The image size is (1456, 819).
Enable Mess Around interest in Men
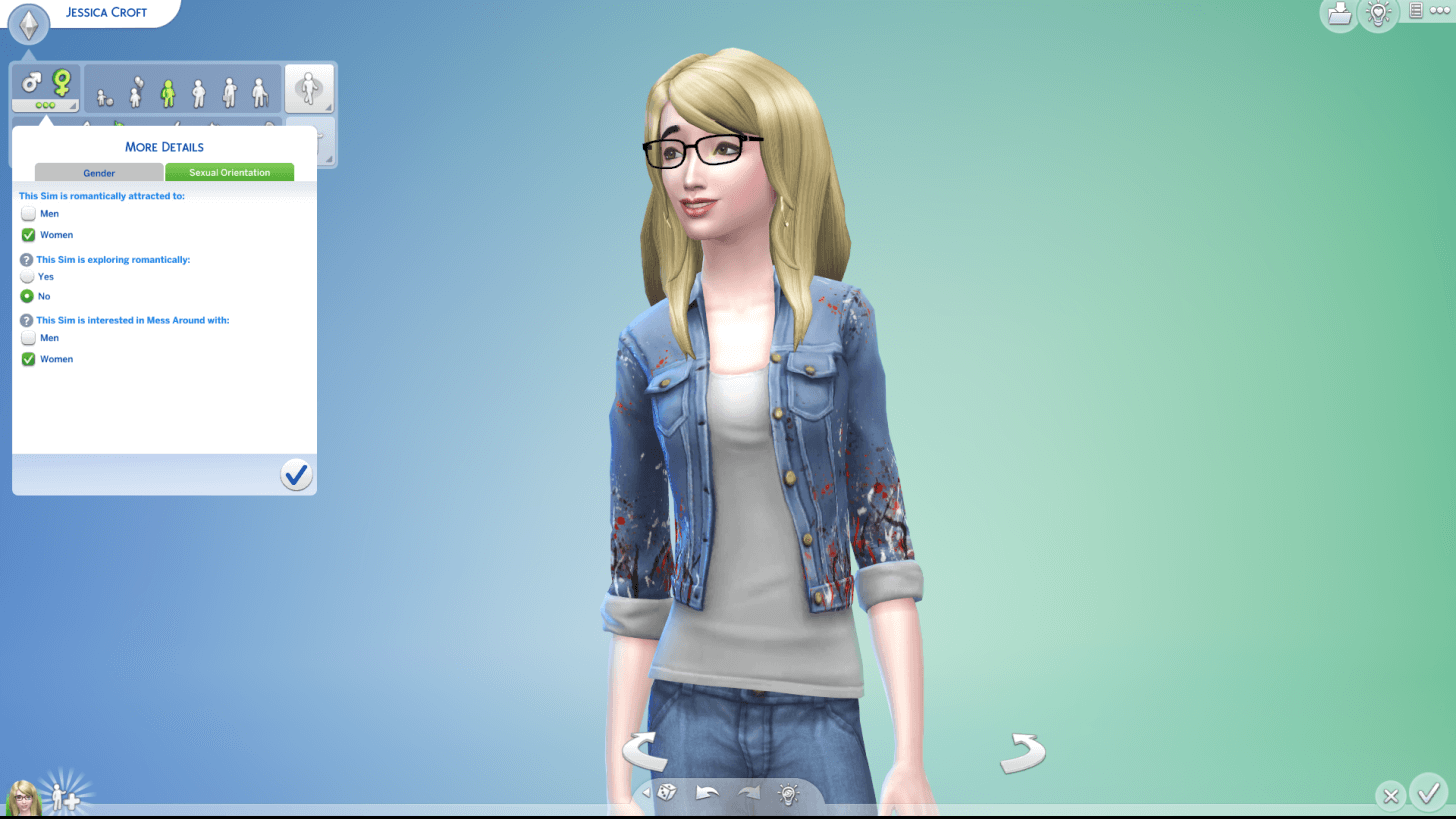[x=28, y=338]
